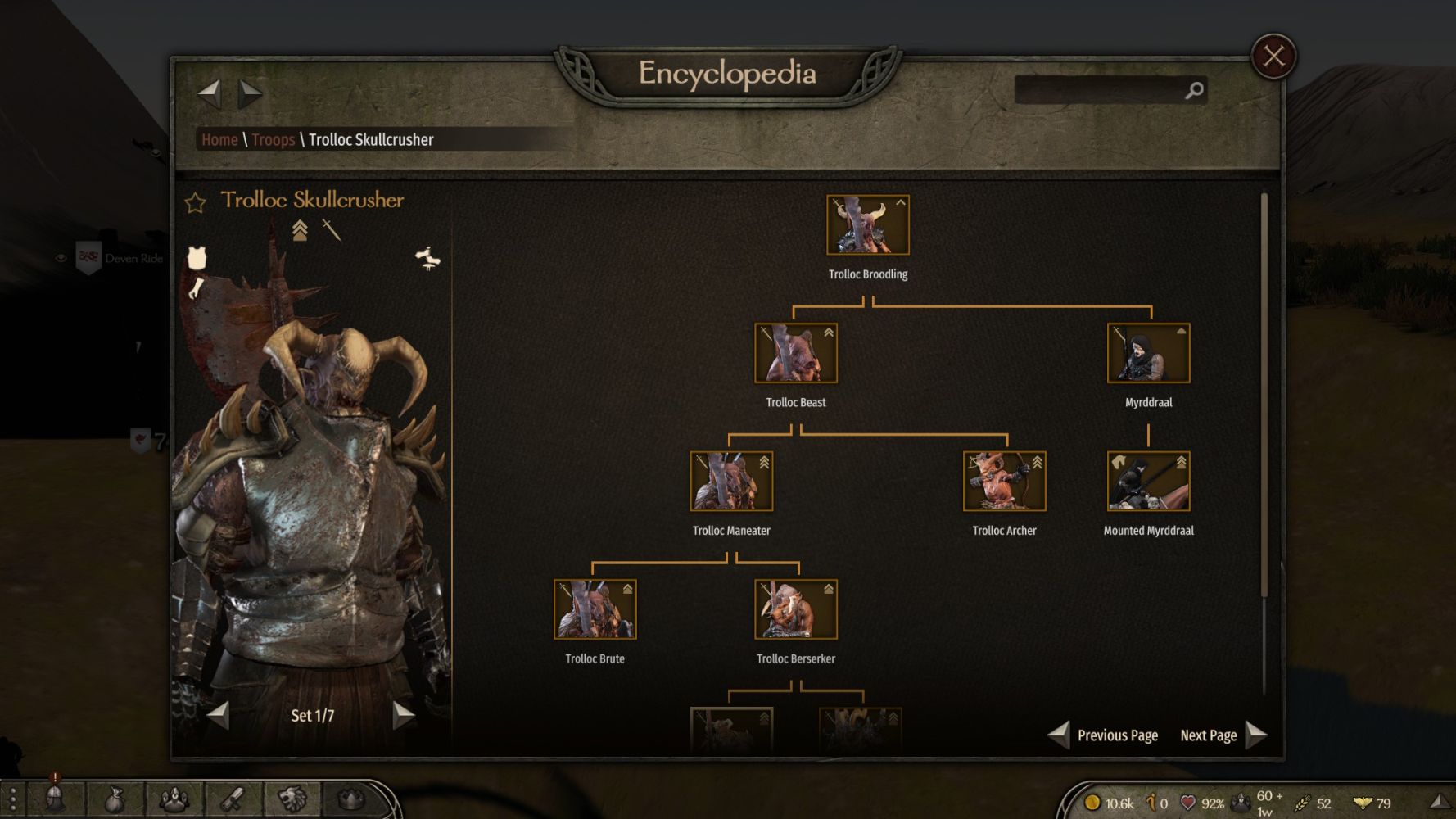
Task: Open the Trolloc Berserker troop page
Action: (x=795, y=609)
